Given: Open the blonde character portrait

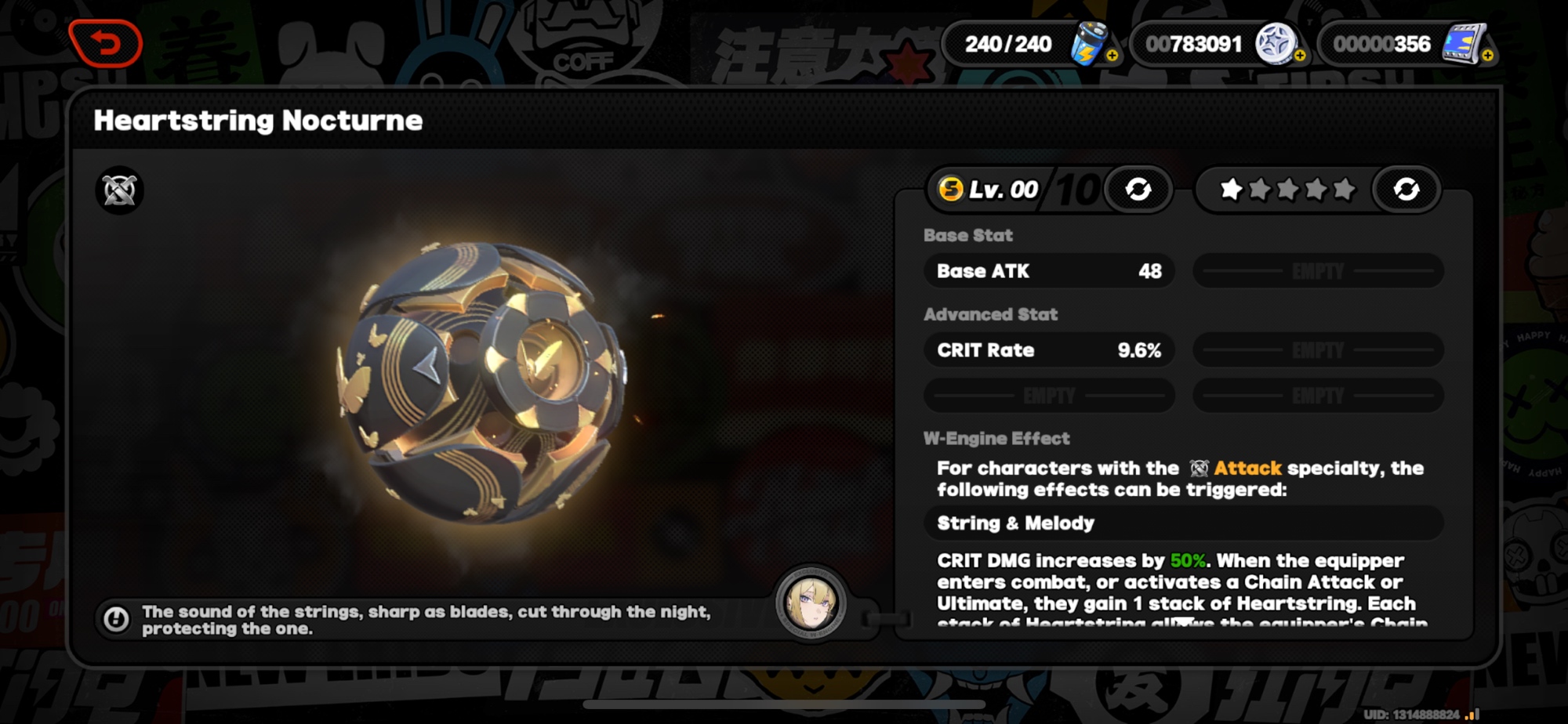Looking at the screenshot, I should pos(811,603).
